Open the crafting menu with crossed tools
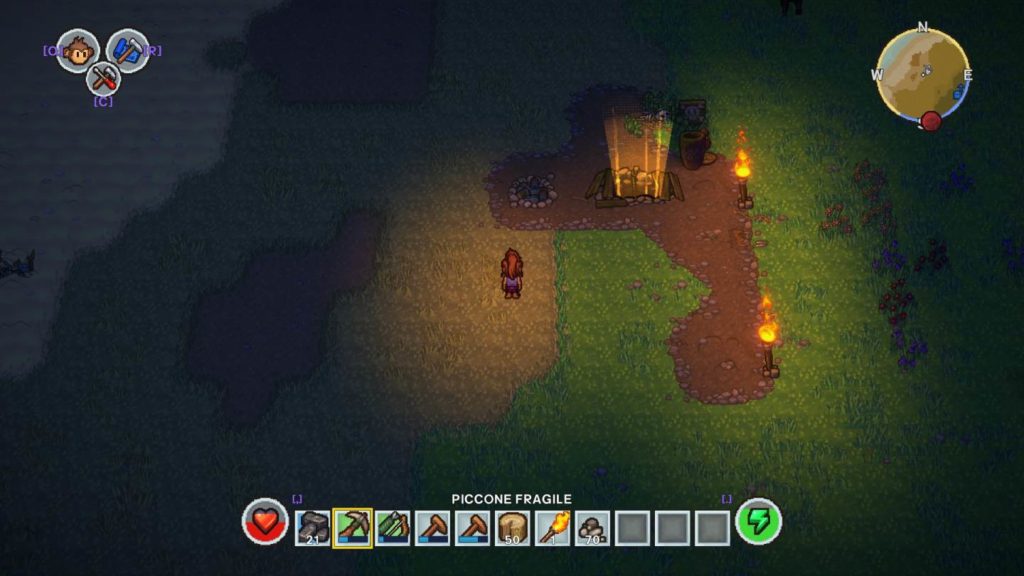 (x=102, y=78)
